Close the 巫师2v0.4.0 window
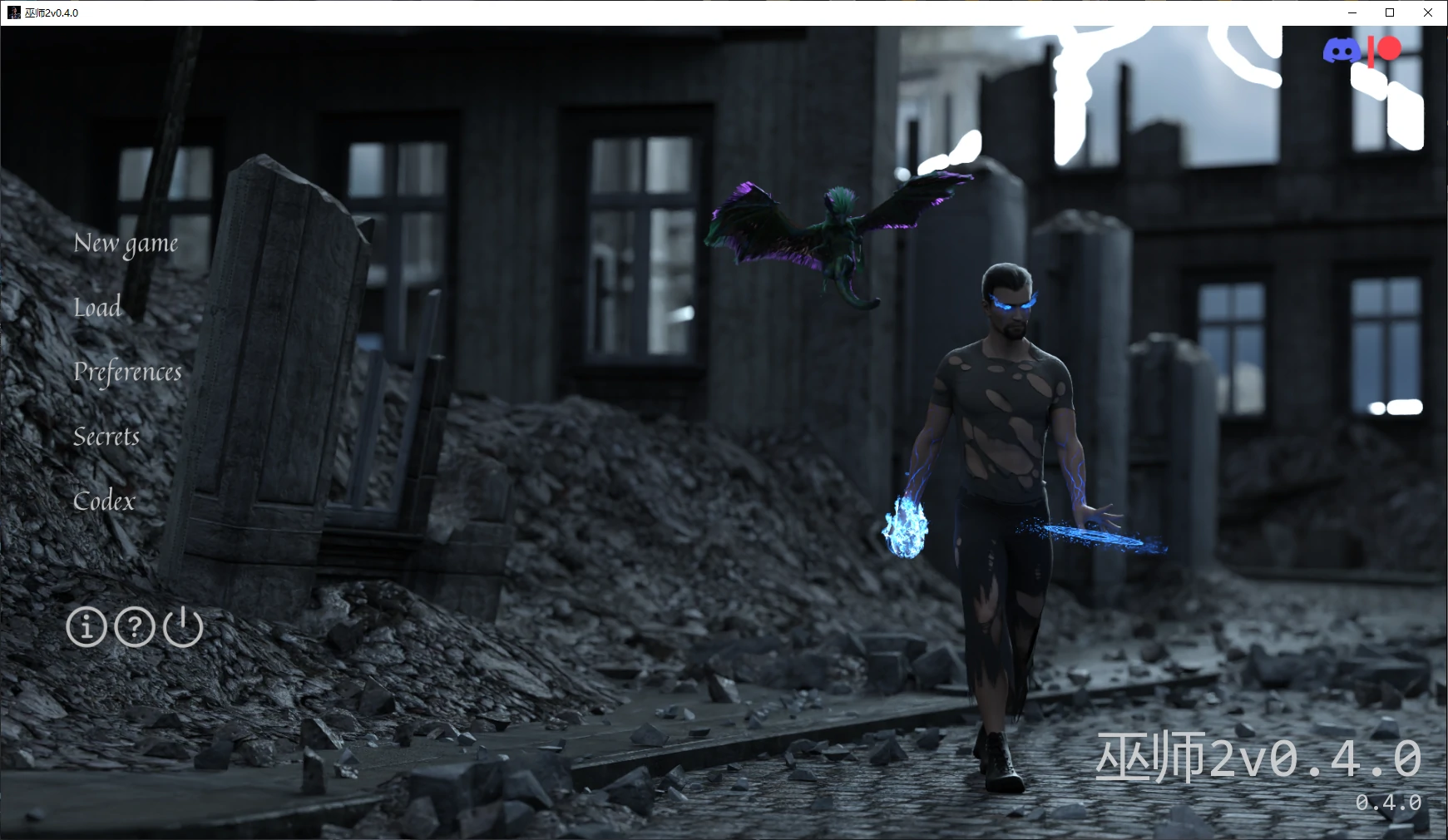 tap(1428, 12)
